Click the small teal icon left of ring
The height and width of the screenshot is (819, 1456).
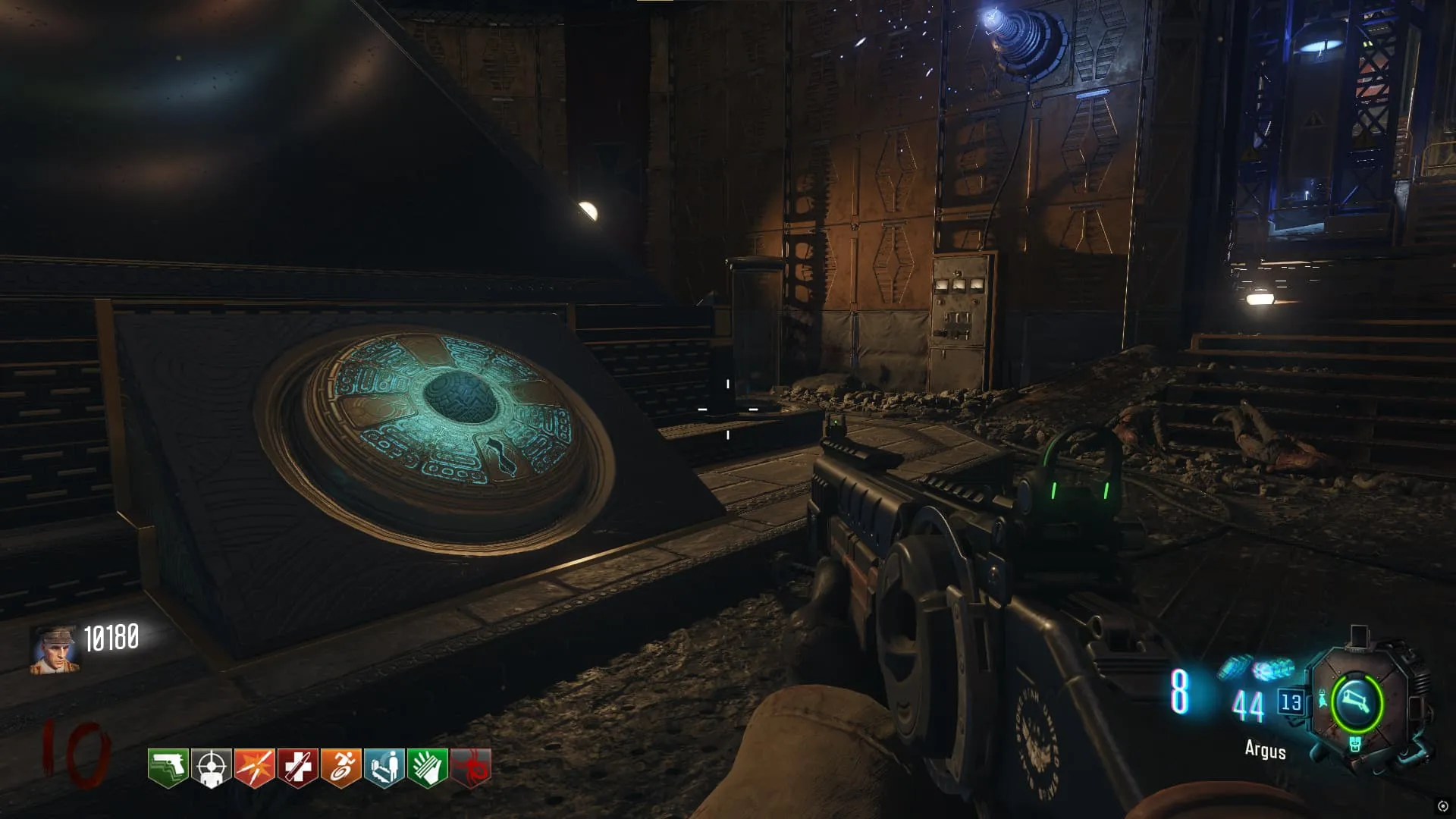coord(1323,699)
